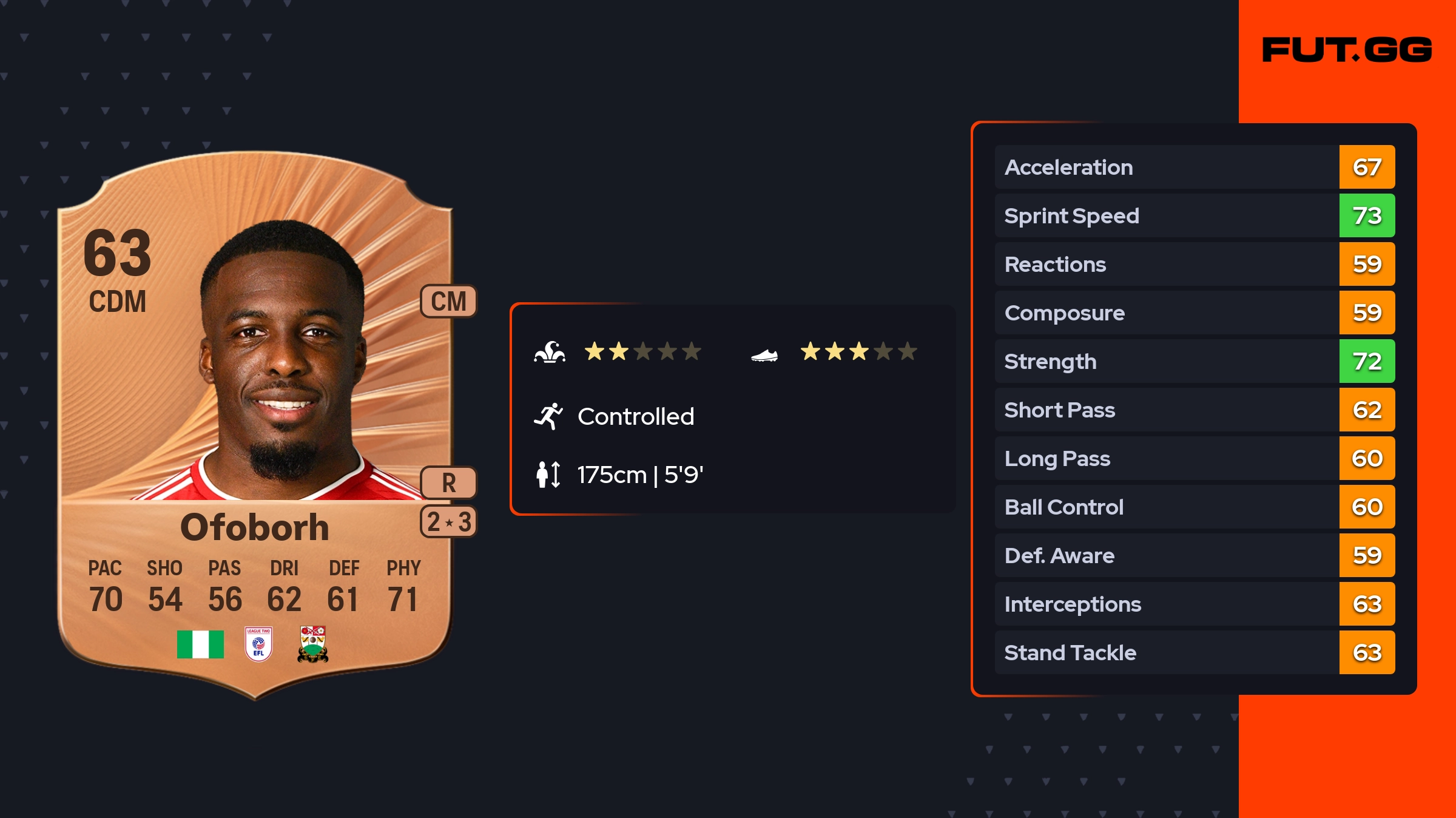
Task: Choose the Sprint Speed stat row
Action: tap(1194, 215)
